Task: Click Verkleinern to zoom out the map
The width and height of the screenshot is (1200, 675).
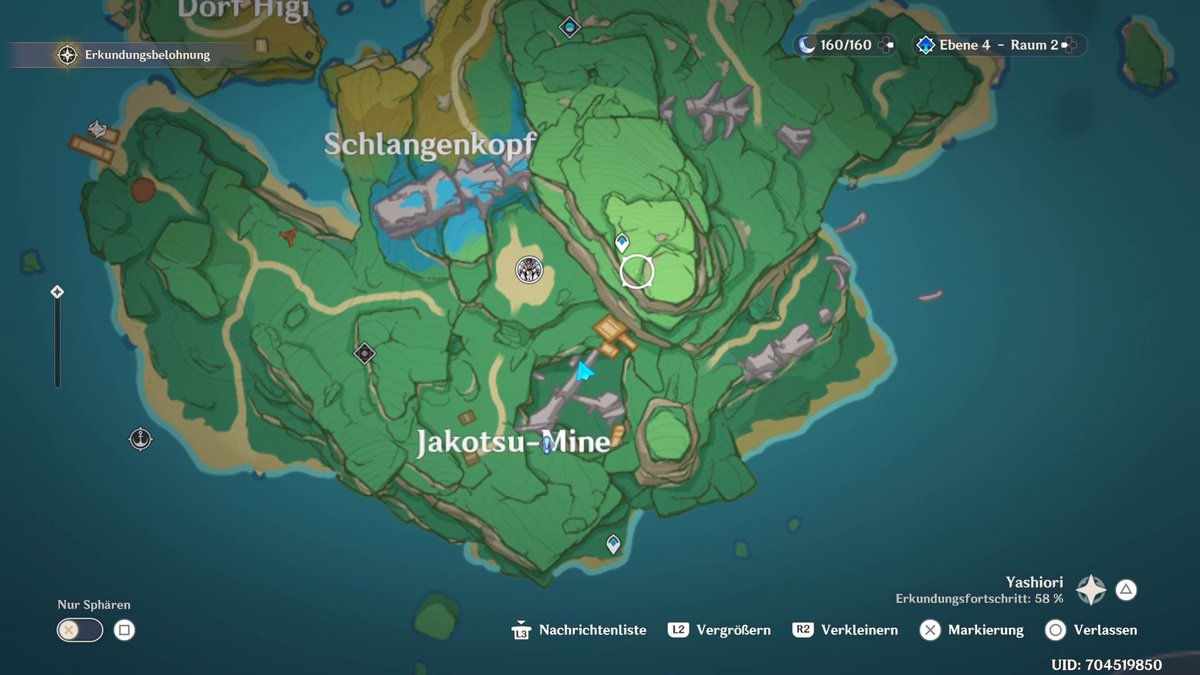Action: pyautogui.click(x=846, y=630)
